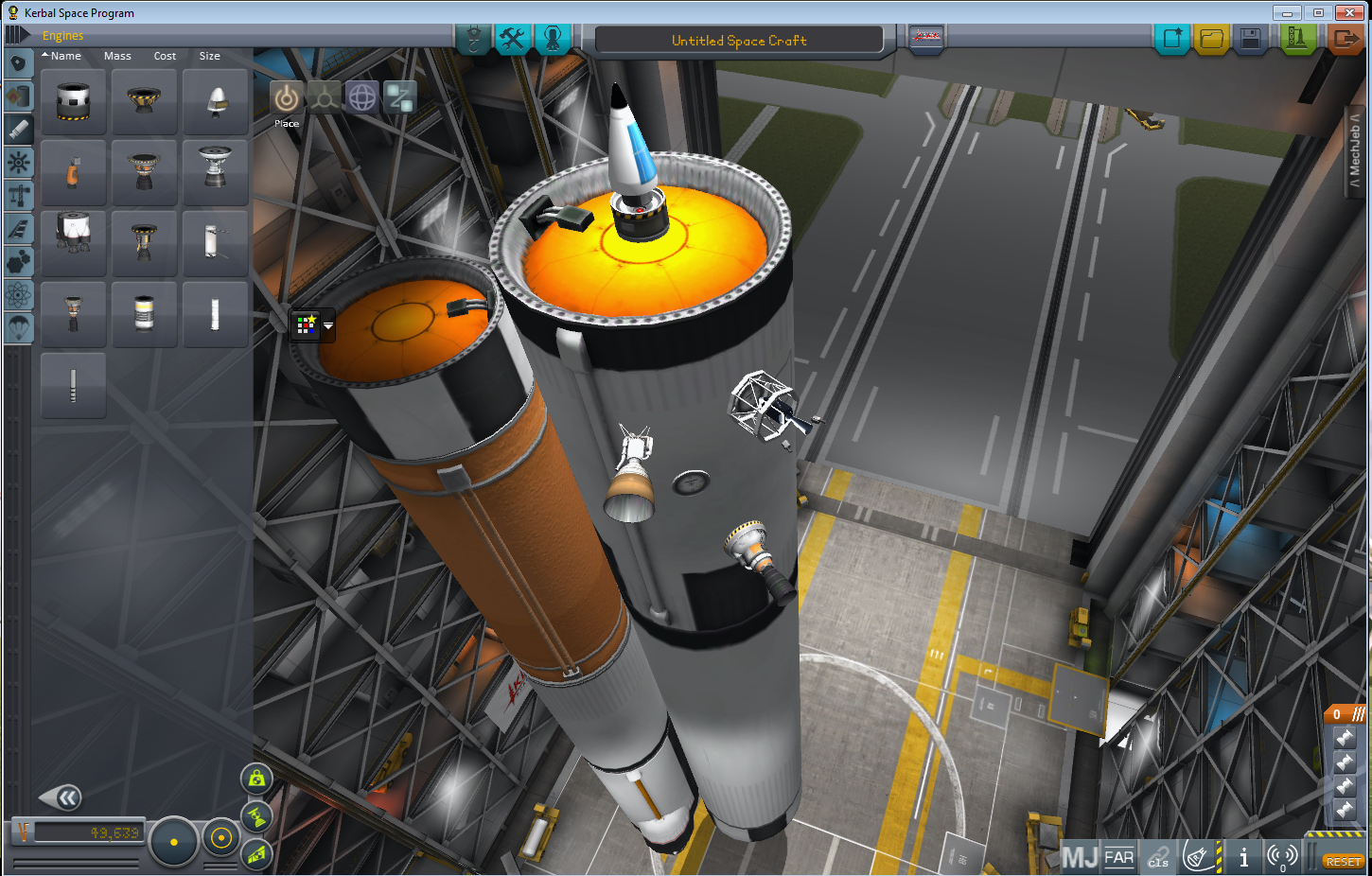
Task: Click the Untitled Space Craft name field
Action: (739, 41)
